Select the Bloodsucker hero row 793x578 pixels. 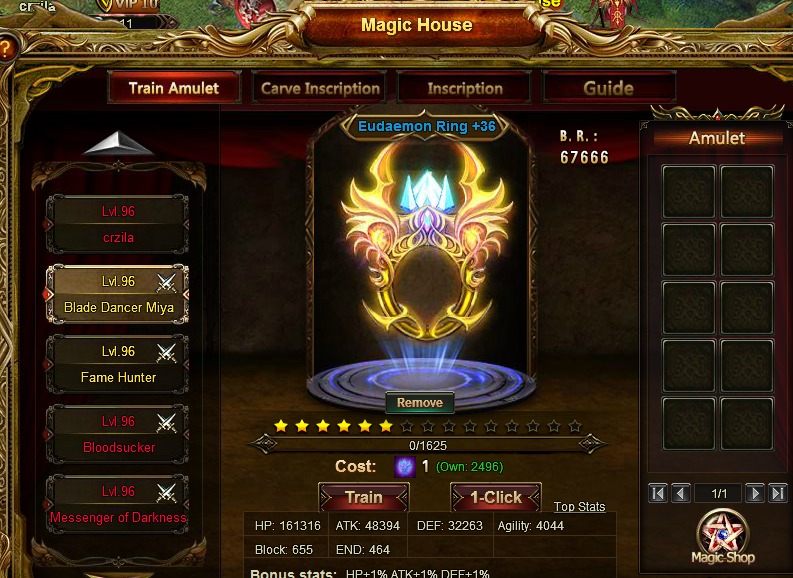(x=117, y=435)
